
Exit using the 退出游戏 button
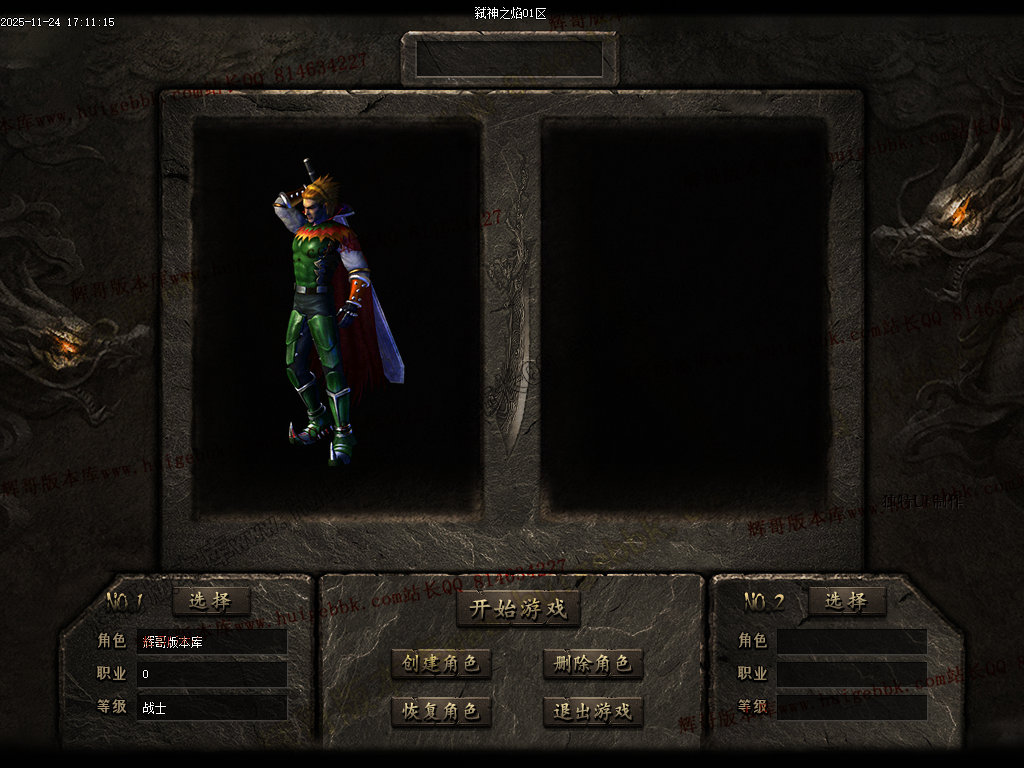click(x=593, y=711)
